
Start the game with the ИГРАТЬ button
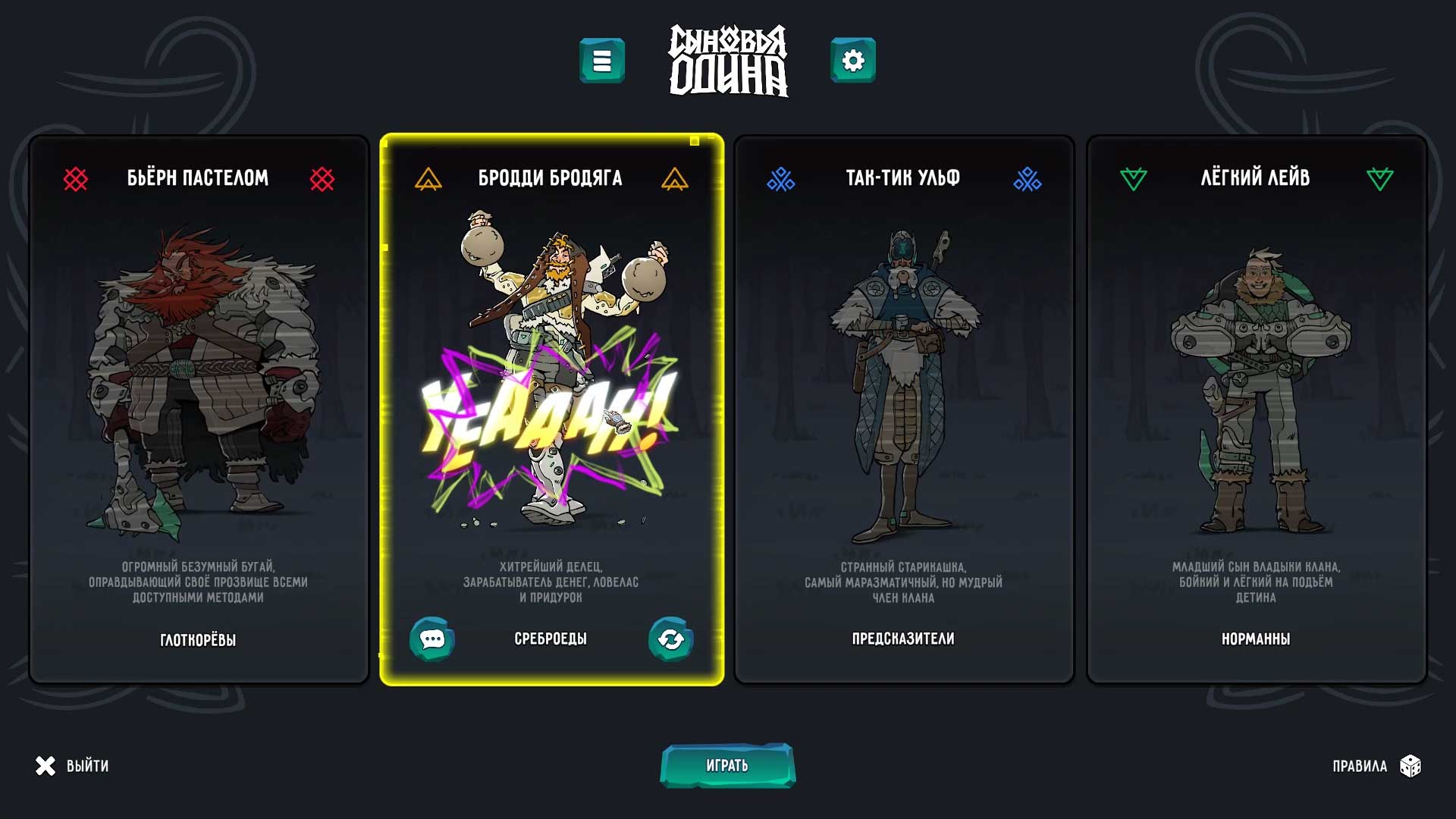tap(727, 765)
